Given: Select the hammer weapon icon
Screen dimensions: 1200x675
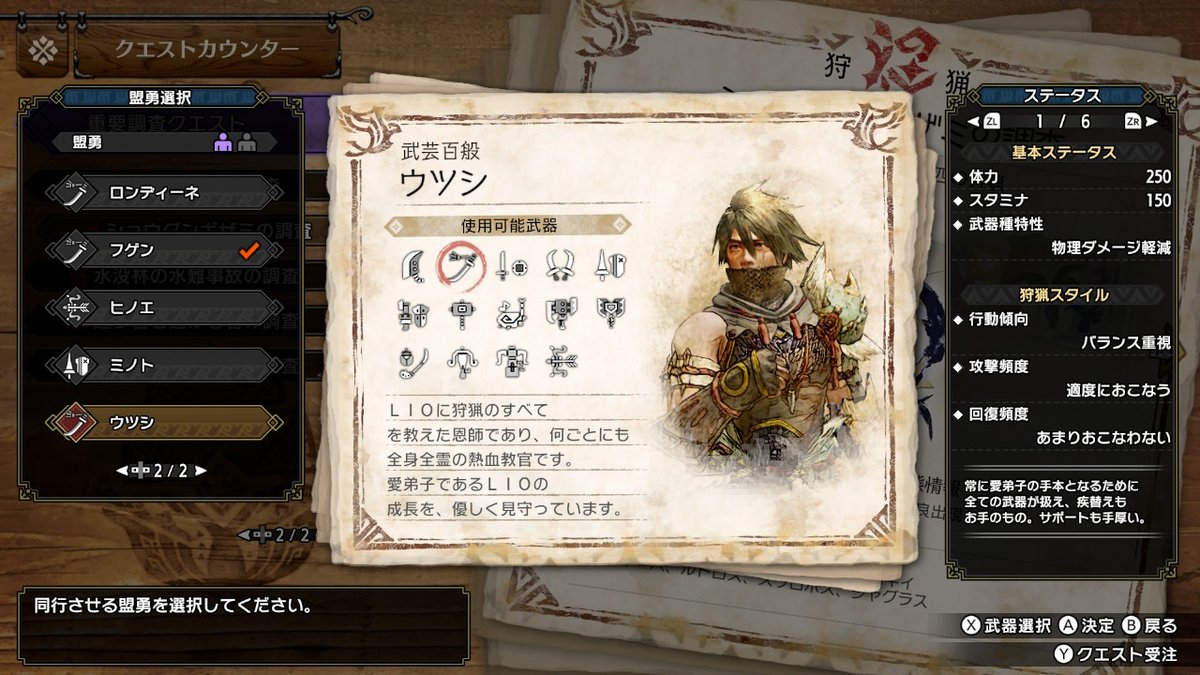Looking at the screenshot, I should (x=461, y=312).
